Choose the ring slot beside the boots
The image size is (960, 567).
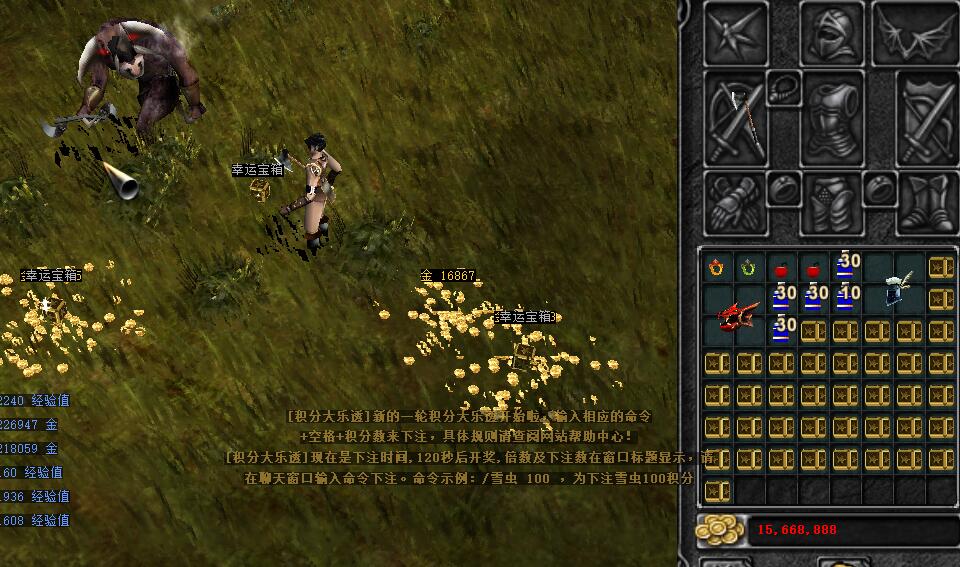pos(879,188)
